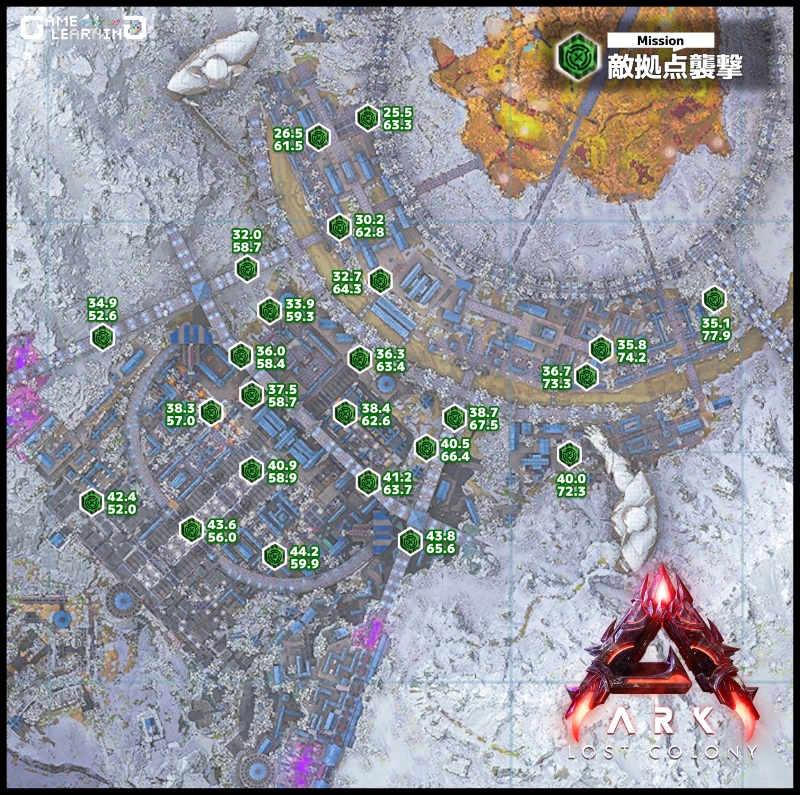
Task: Click the map marker labeled 26.5, 61.5
Action: coord(318,137)
